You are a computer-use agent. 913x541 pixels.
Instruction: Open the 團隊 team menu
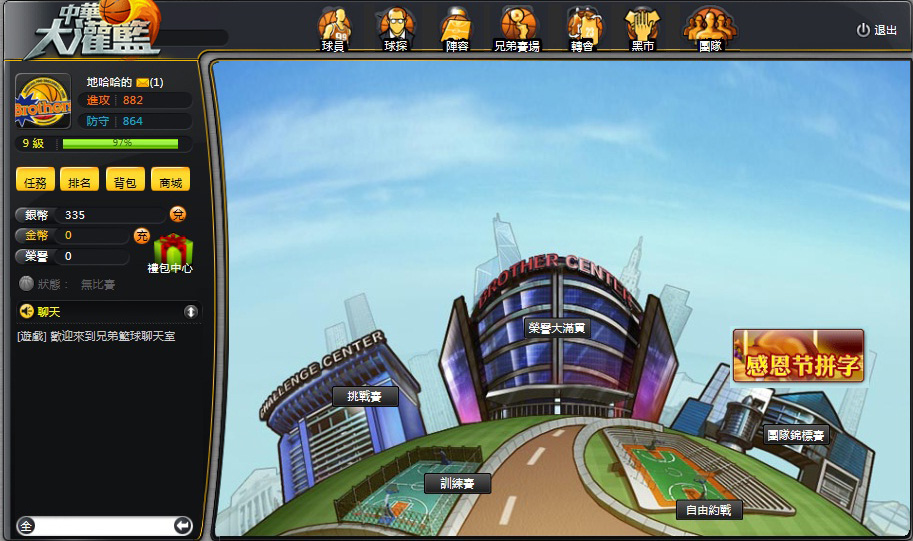click(710, 30)
